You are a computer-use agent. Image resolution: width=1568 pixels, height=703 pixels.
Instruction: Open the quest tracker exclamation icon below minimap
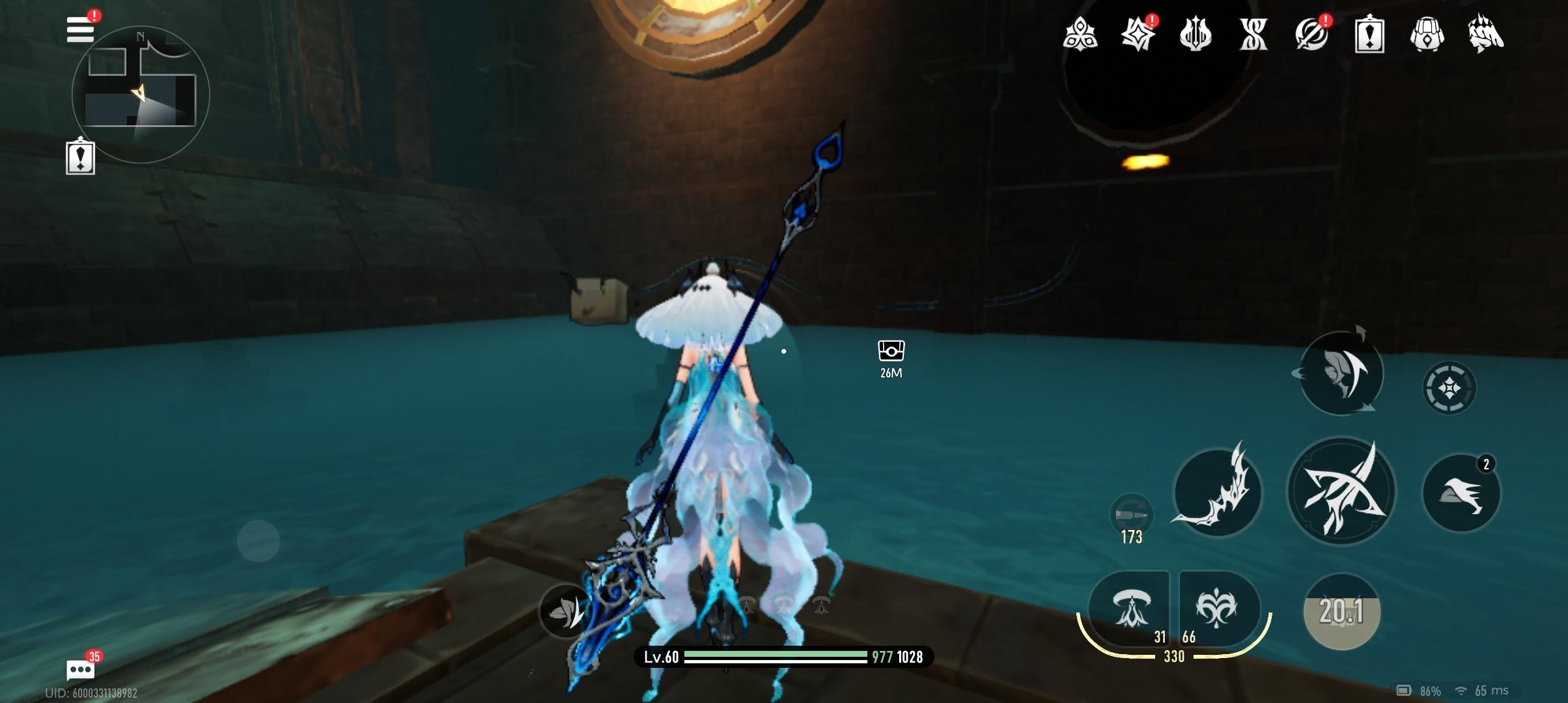click(x=81, y=157)
